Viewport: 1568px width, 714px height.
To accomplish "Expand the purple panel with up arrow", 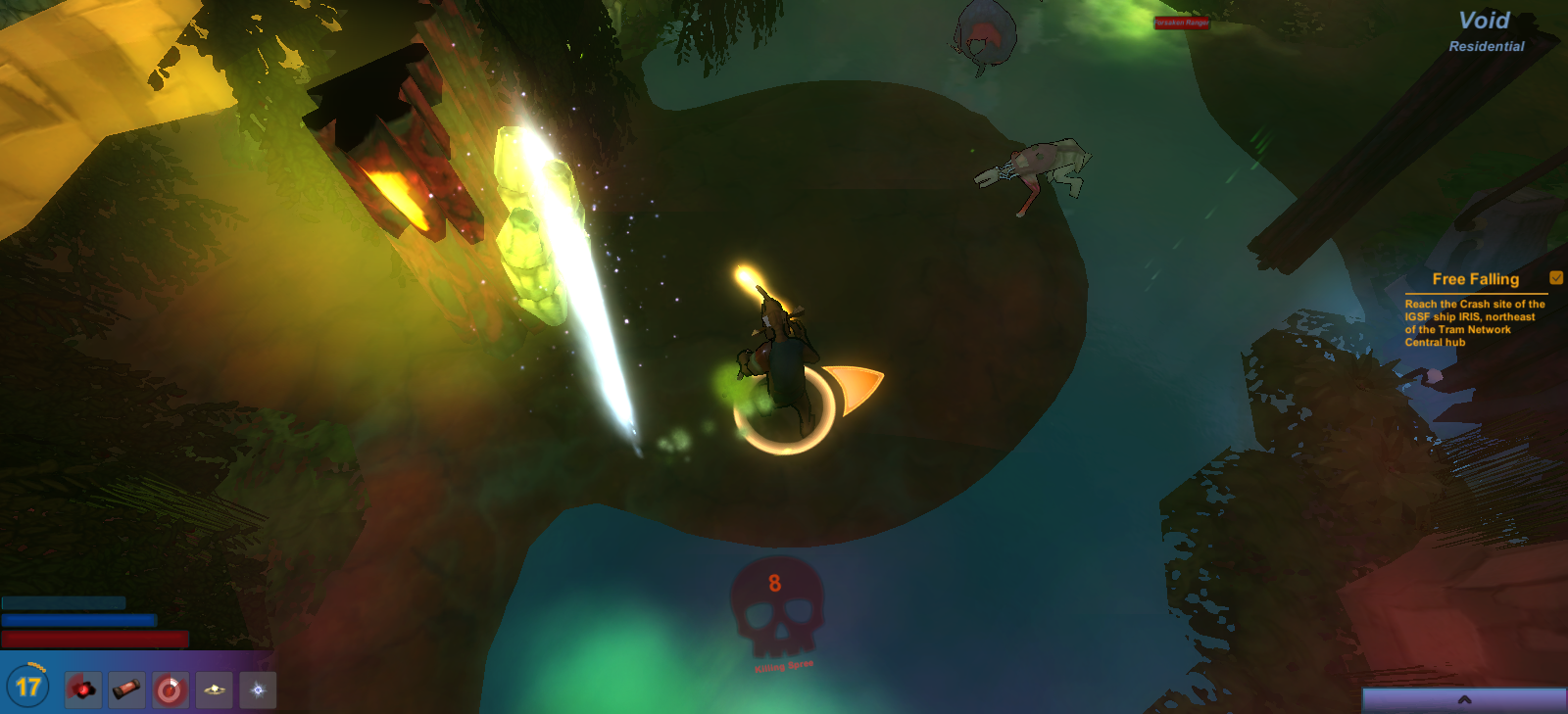I will coord(1464,699).
